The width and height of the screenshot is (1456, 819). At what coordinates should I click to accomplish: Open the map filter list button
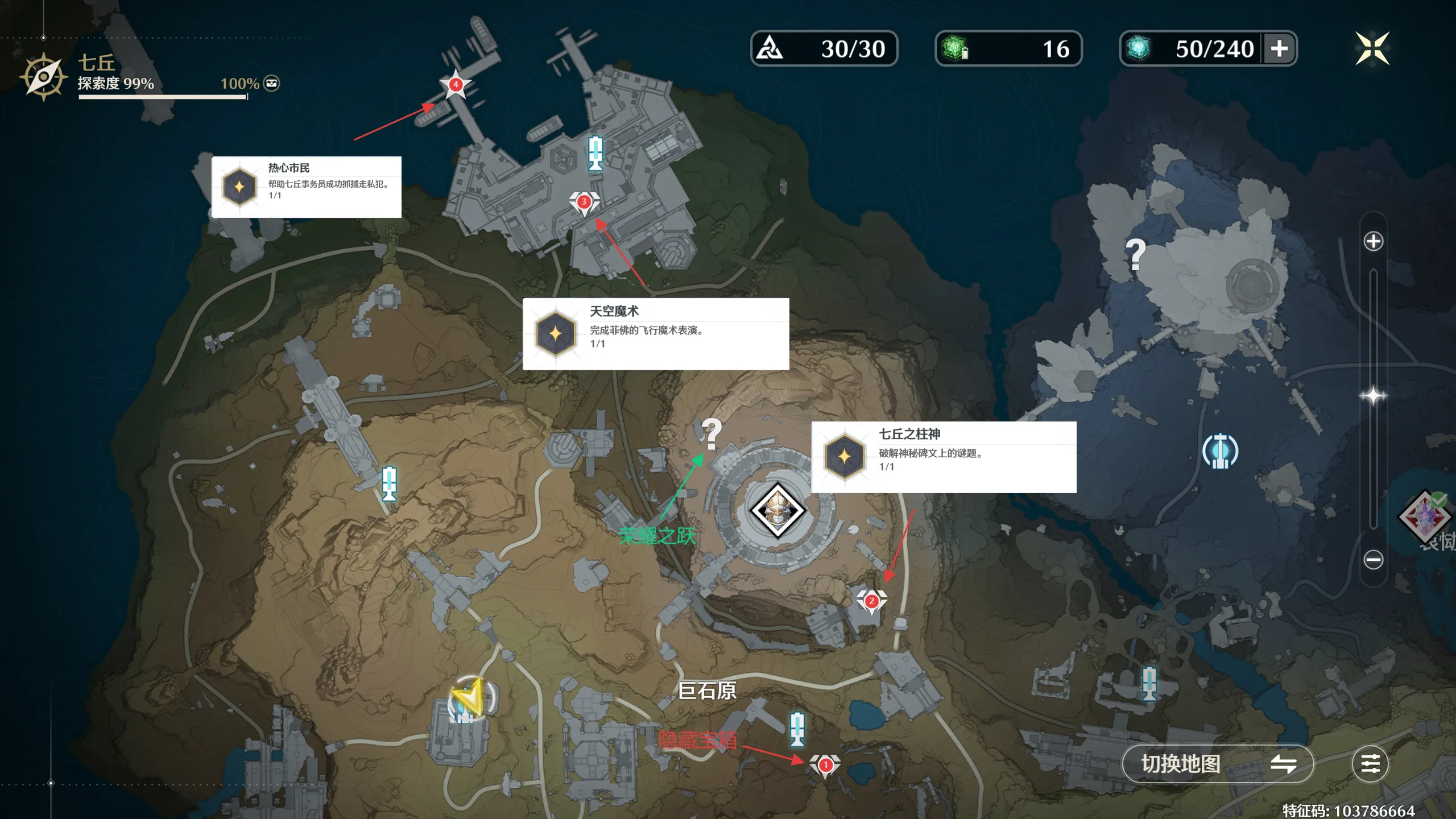[x=1370, y=764]
